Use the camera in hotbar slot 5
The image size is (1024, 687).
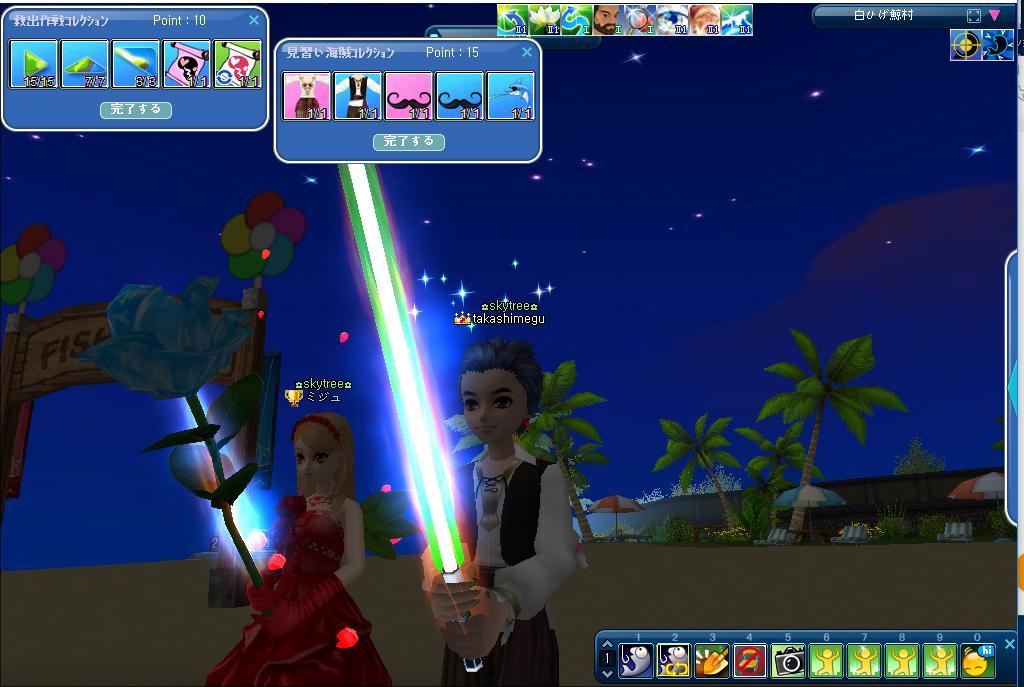tap(788, 661)
